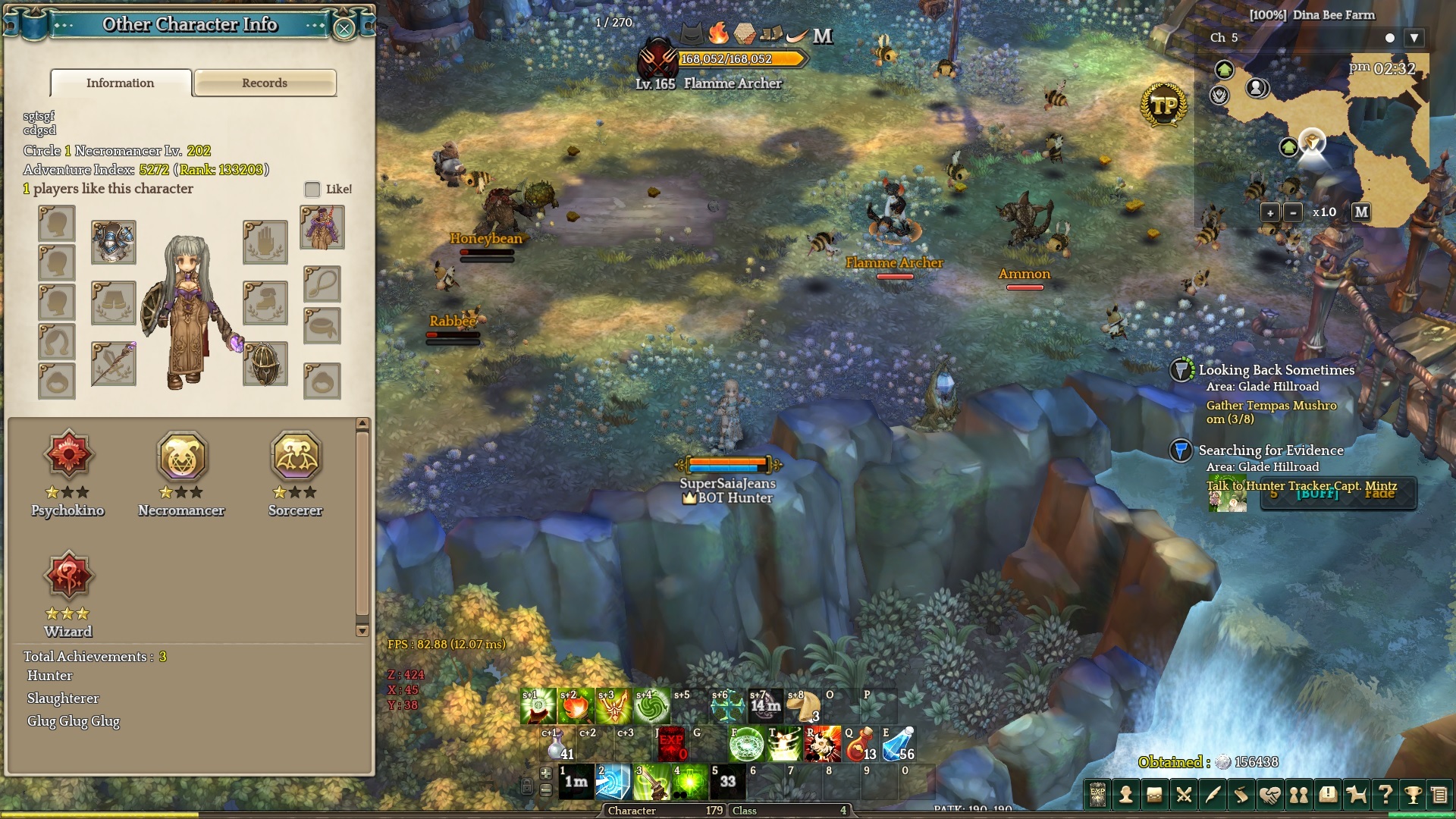
Task: Use the blue crystal potion in E slot
Action: [898, 745]
